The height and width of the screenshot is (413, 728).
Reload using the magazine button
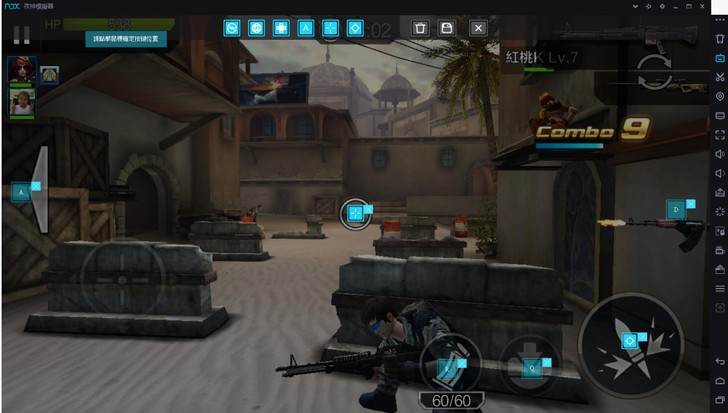pos(449,362)
